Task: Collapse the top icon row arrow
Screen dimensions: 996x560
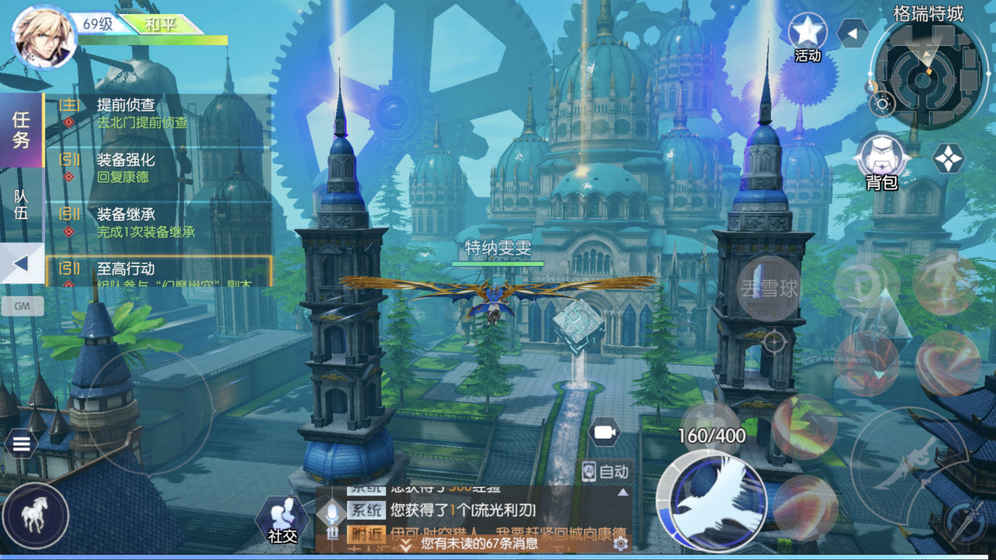Action: point(852,34)
